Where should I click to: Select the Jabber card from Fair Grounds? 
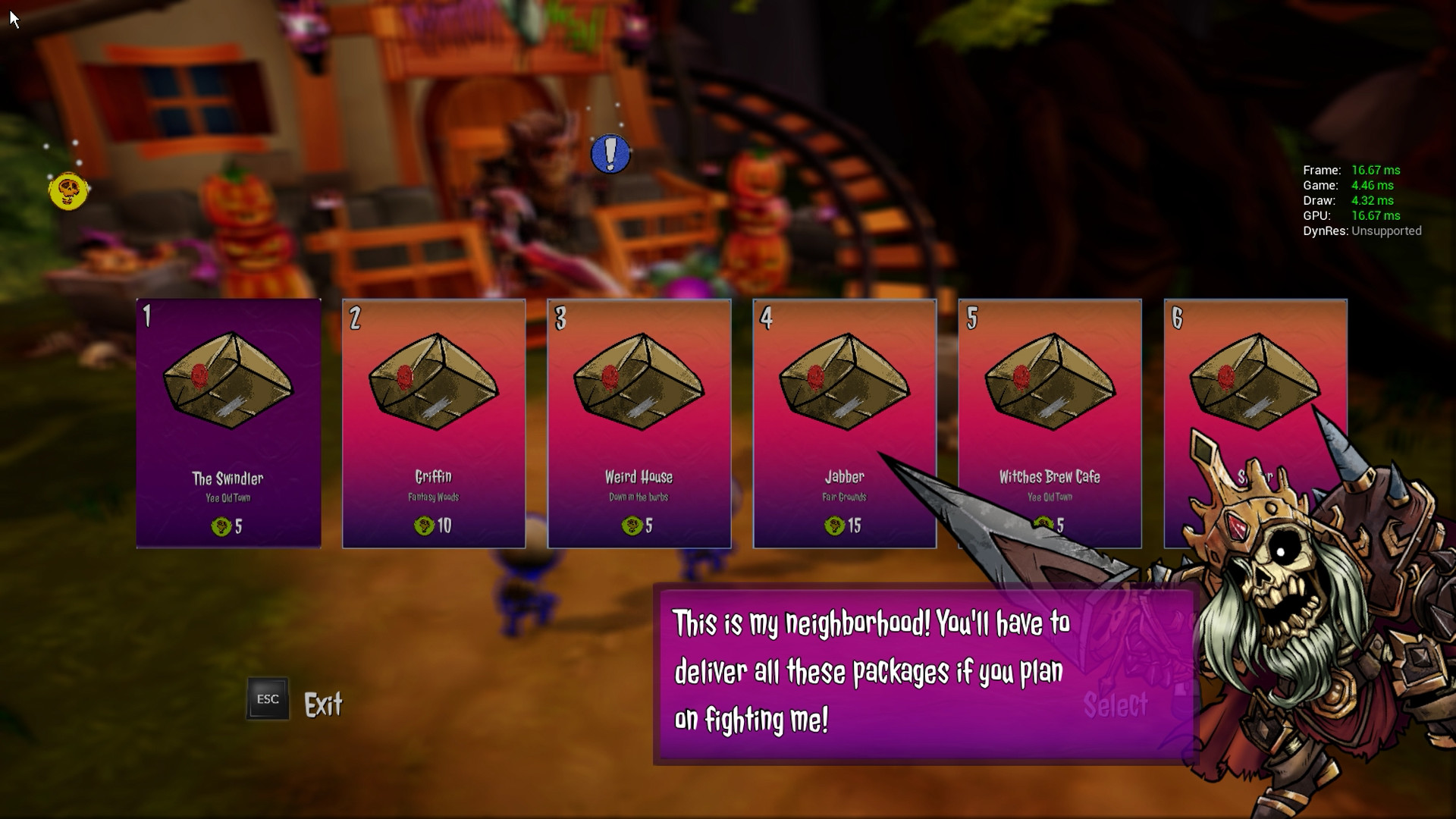(845, 423)
